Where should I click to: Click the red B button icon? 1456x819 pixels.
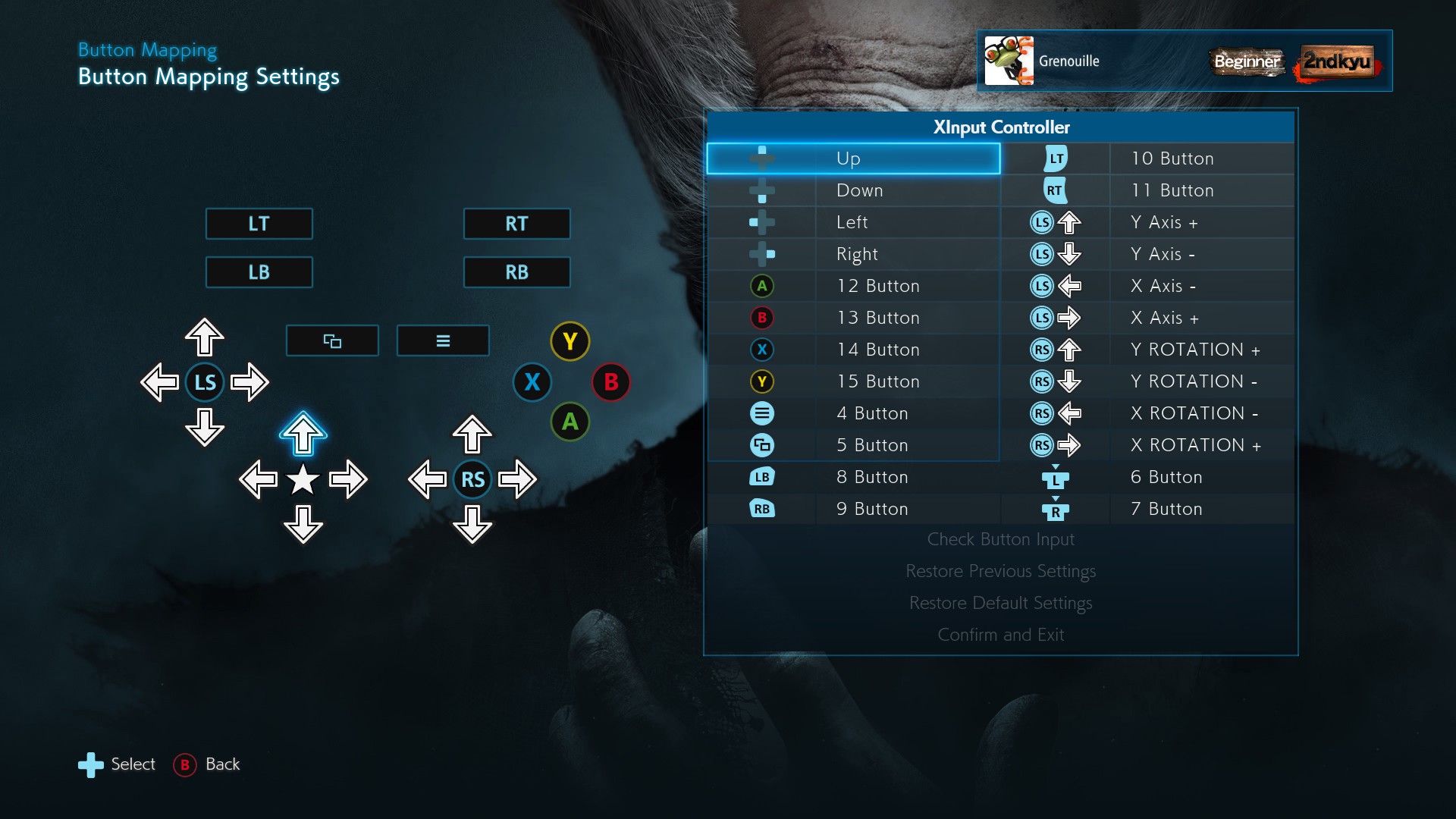coord(612,383)
